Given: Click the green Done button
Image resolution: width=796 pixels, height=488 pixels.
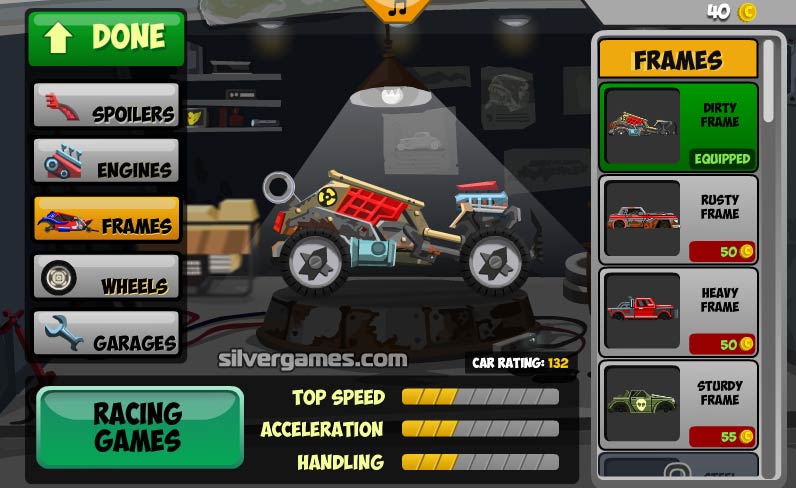Looking at the screenshot, I should coord(106,38).
